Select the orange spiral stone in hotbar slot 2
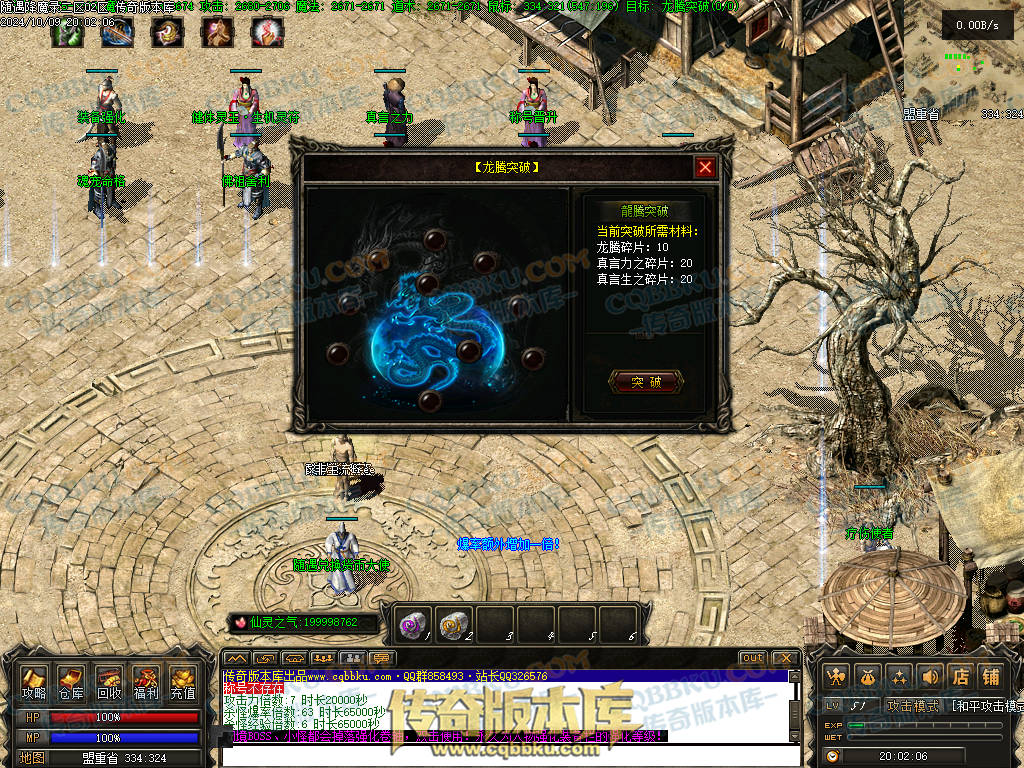Image resolution: width=1024 pixels, height=768 pixels. click(454, 624)
